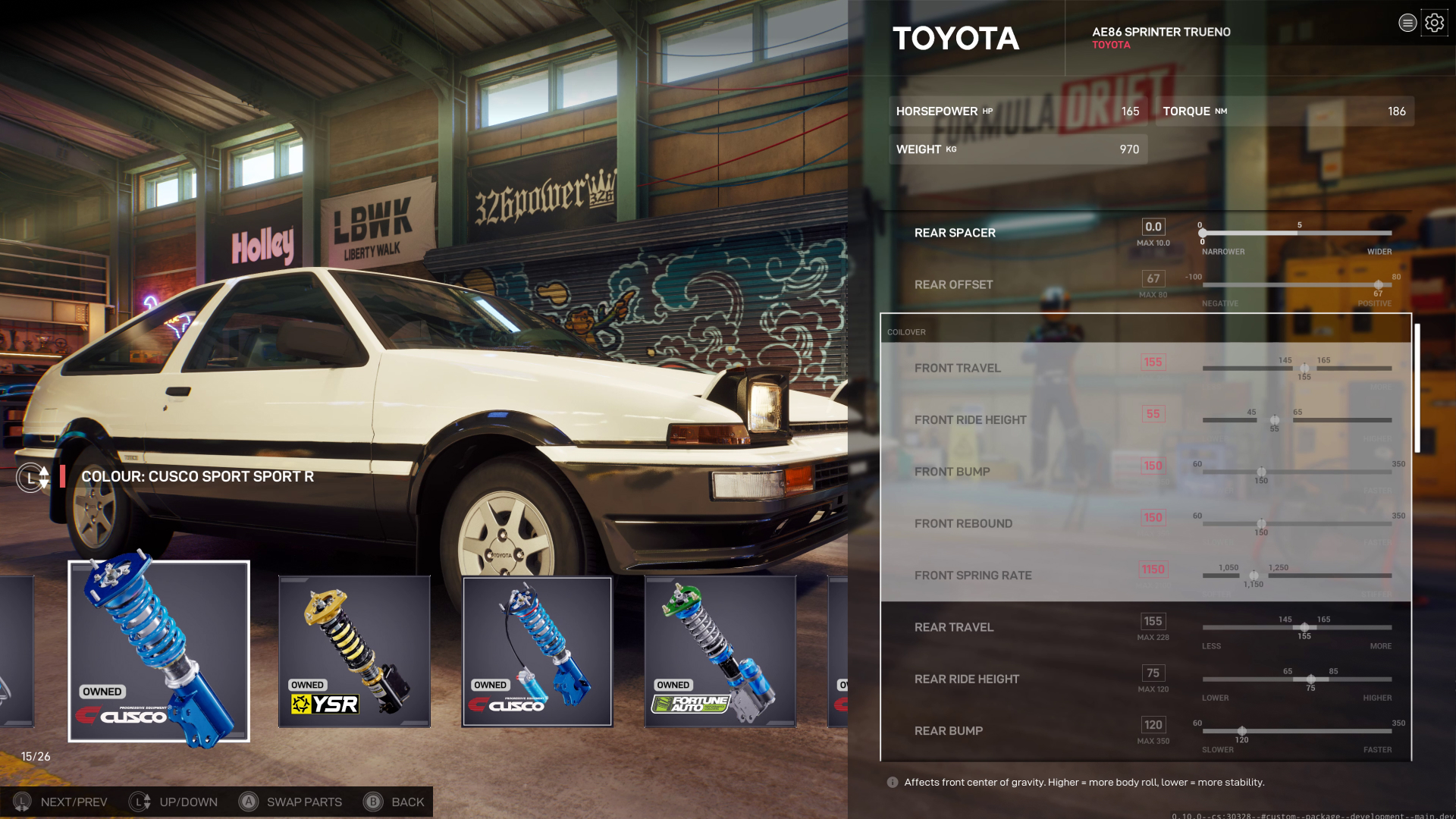The image size is (1456, 819).
Task: Adjust the Rear Bump slider
Action: (x=1241, y=731)
